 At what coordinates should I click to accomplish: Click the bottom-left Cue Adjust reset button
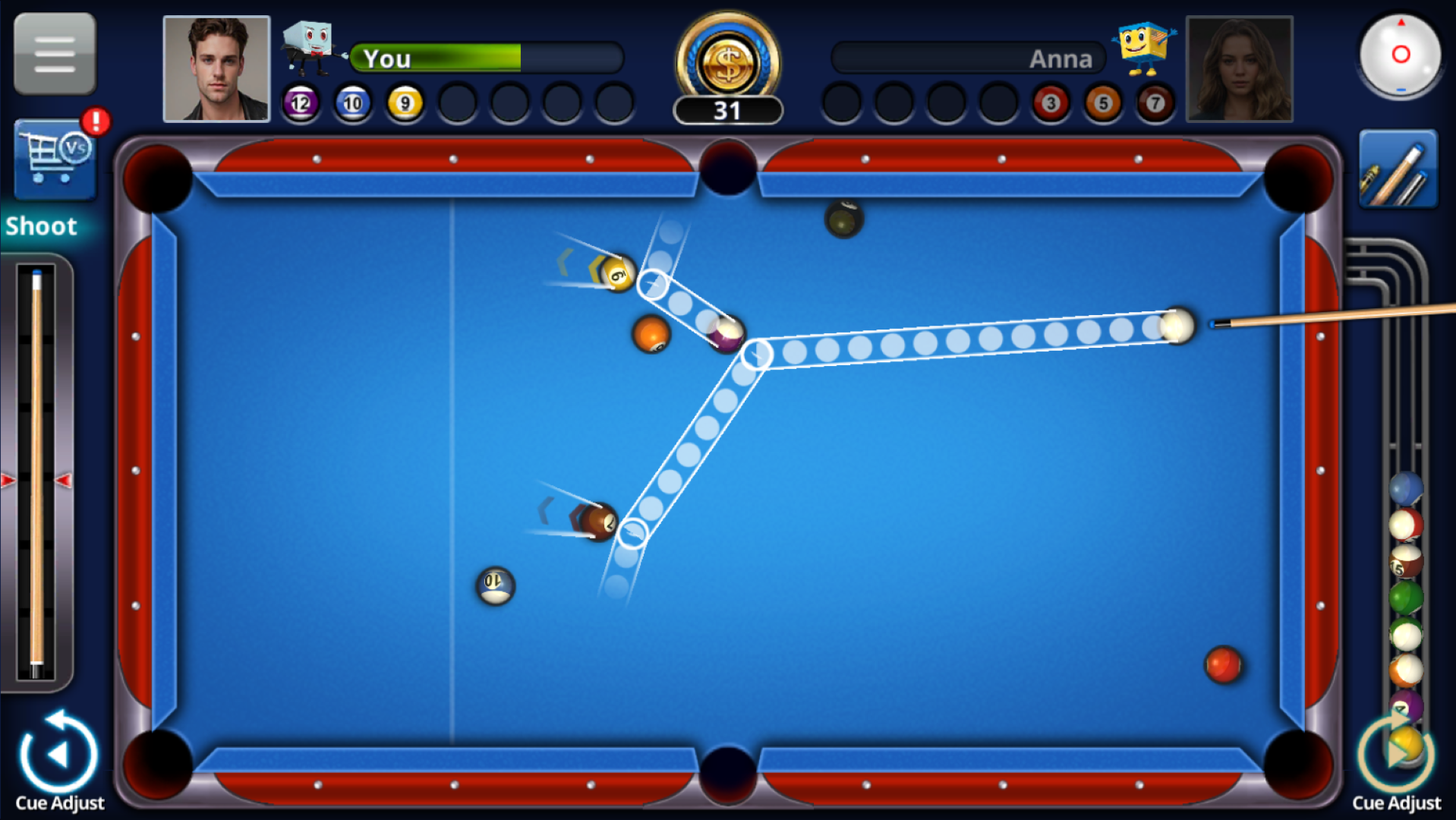click(59, 753)
